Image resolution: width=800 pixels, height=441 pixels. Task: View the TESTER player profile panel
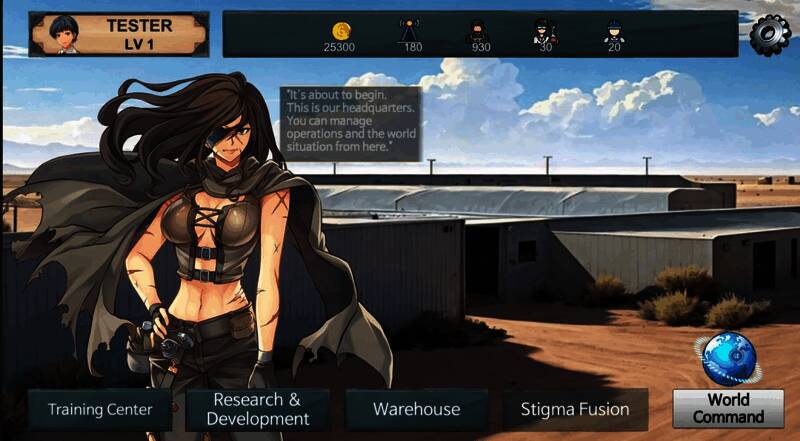119,34
